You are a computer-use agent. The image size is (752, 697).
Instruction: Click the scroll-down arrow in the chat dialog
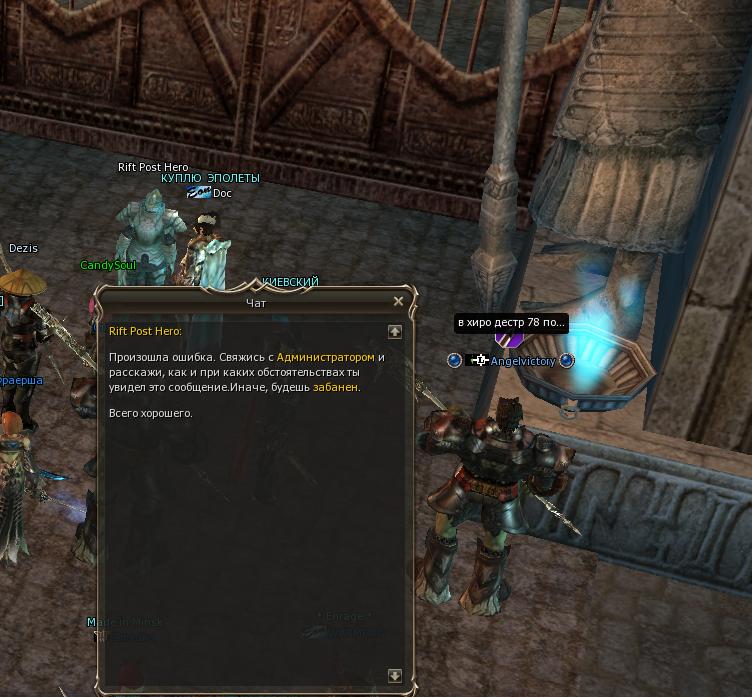tap(395, 676)
